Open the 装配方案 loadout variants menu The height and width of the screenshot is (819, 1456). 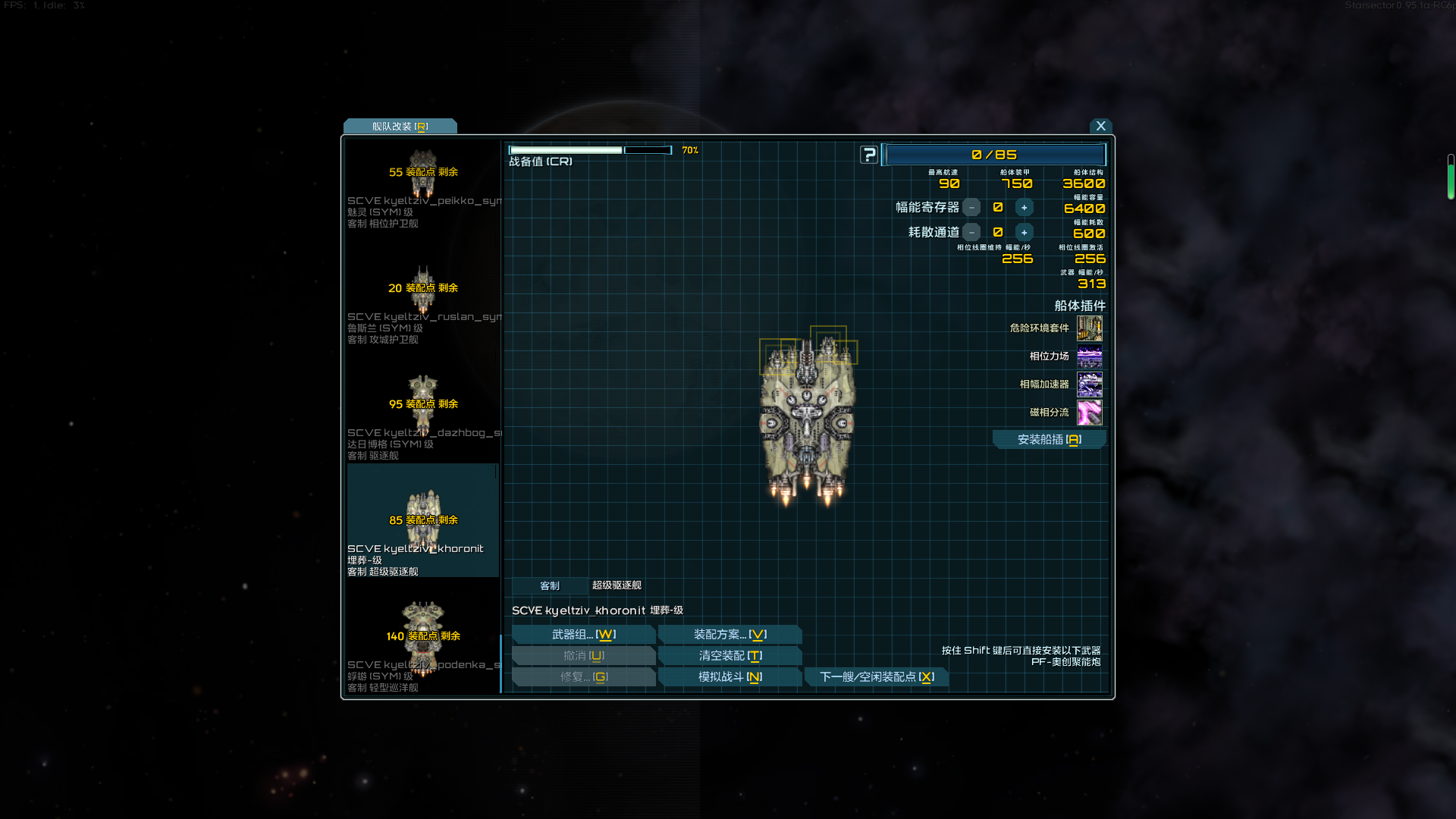pyautogui.click(x=730, y=635)
